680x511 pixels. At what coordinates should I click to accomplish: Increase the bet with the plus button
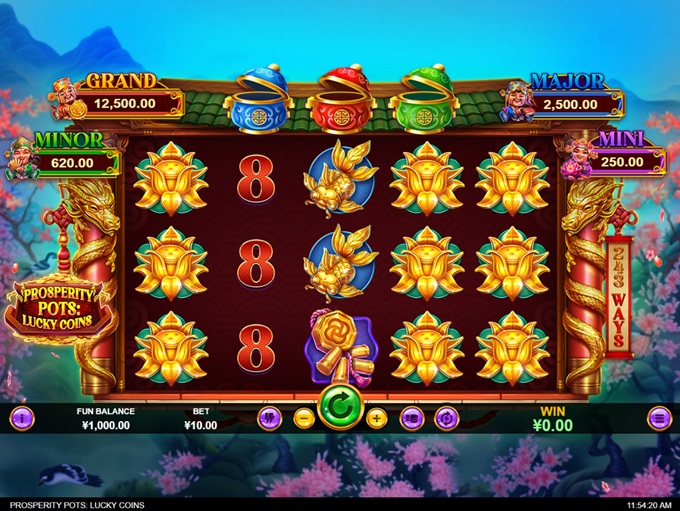(x=376, y=418)
